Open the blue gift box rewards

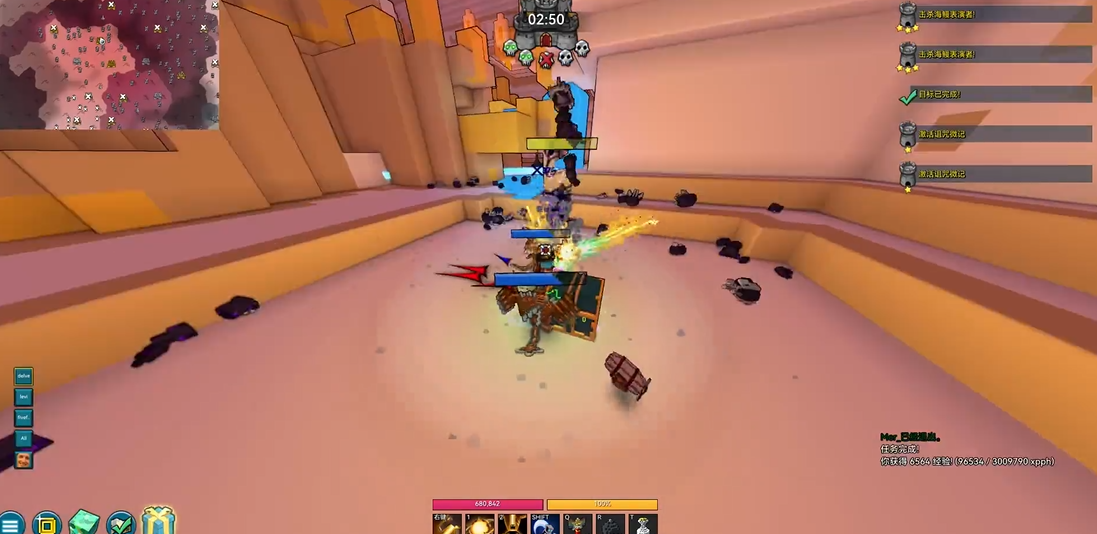pyautogui.click(x=158, y=521)
